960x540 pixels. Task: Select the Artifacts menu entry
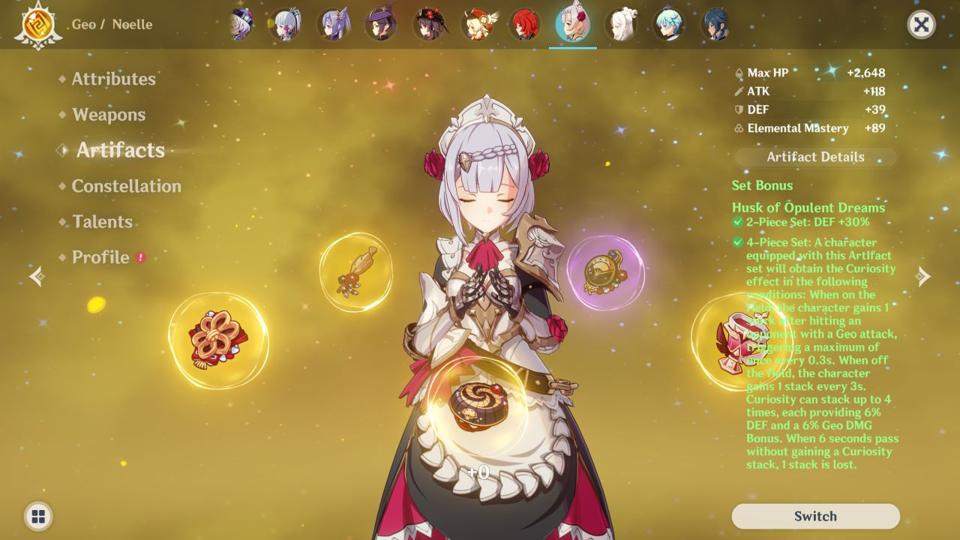[120, 150]
